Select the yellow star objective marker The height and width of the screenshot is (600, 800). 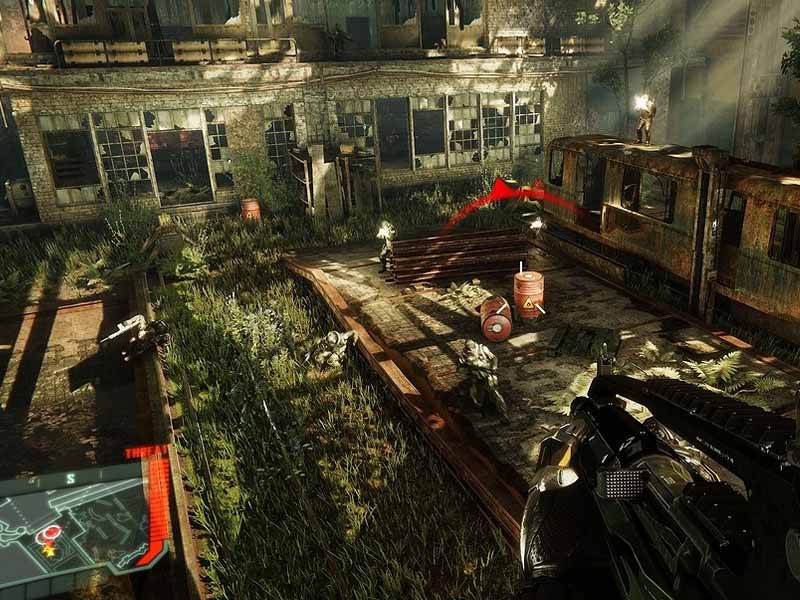pyautogui.click(x=47, y=550)
